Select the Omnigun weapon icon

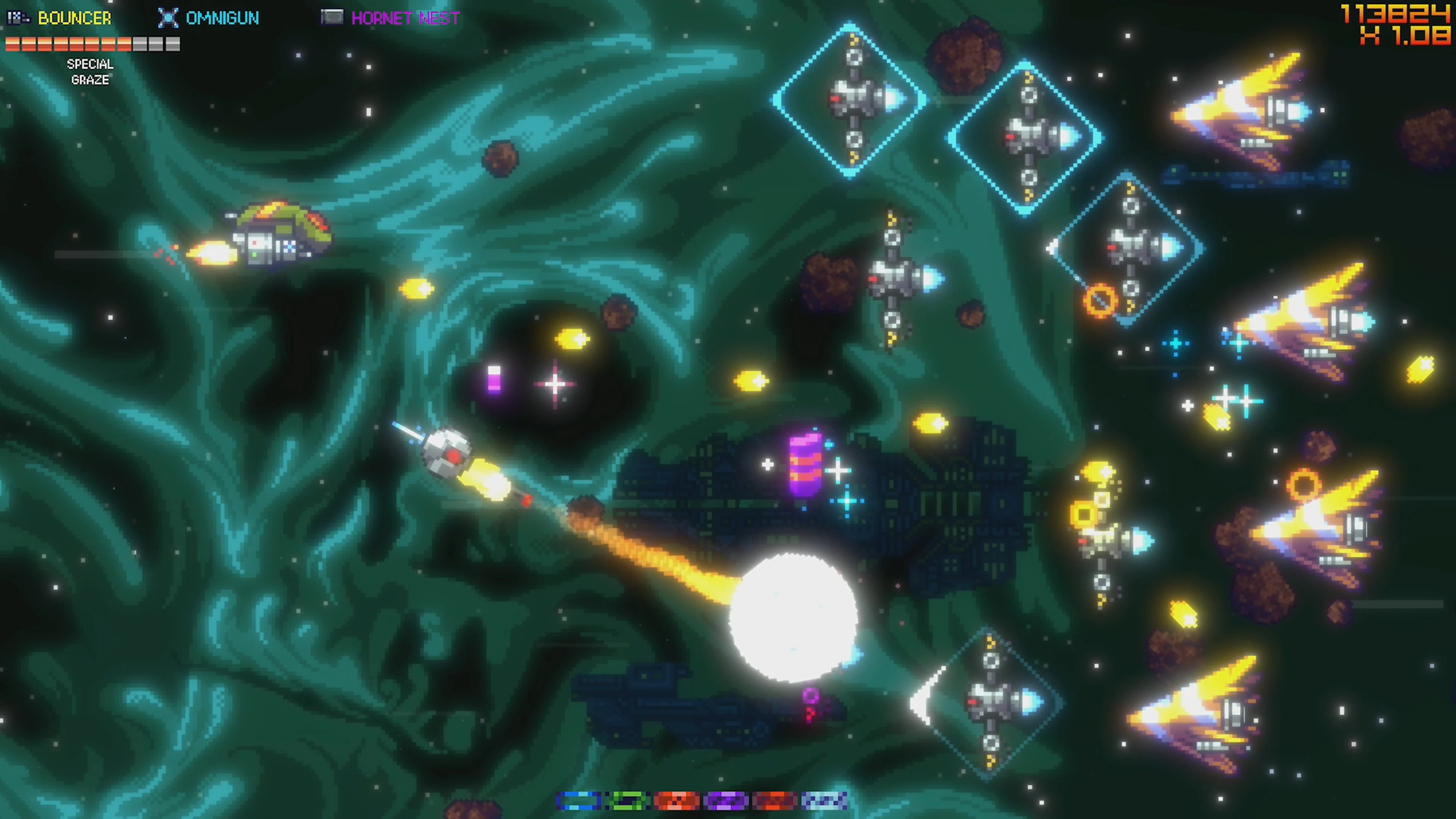click(168, 17)
